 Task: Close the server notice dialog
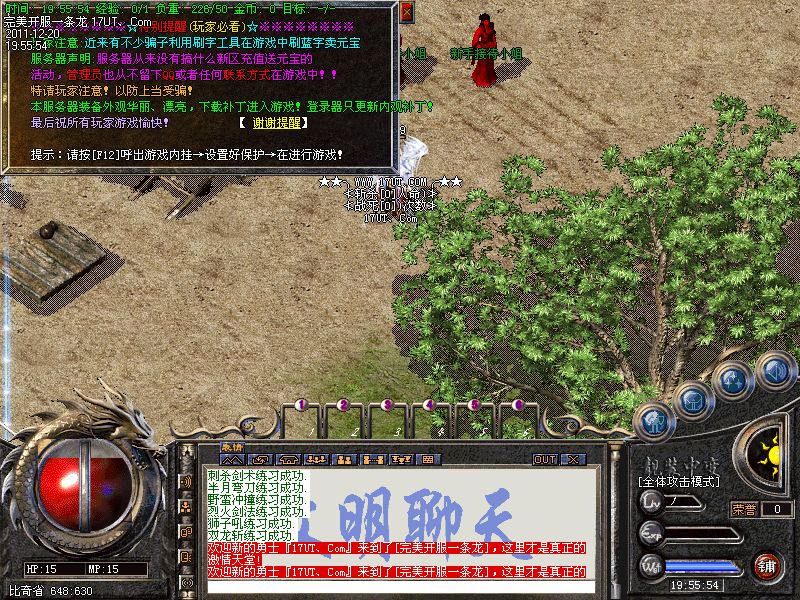[406, 13]
